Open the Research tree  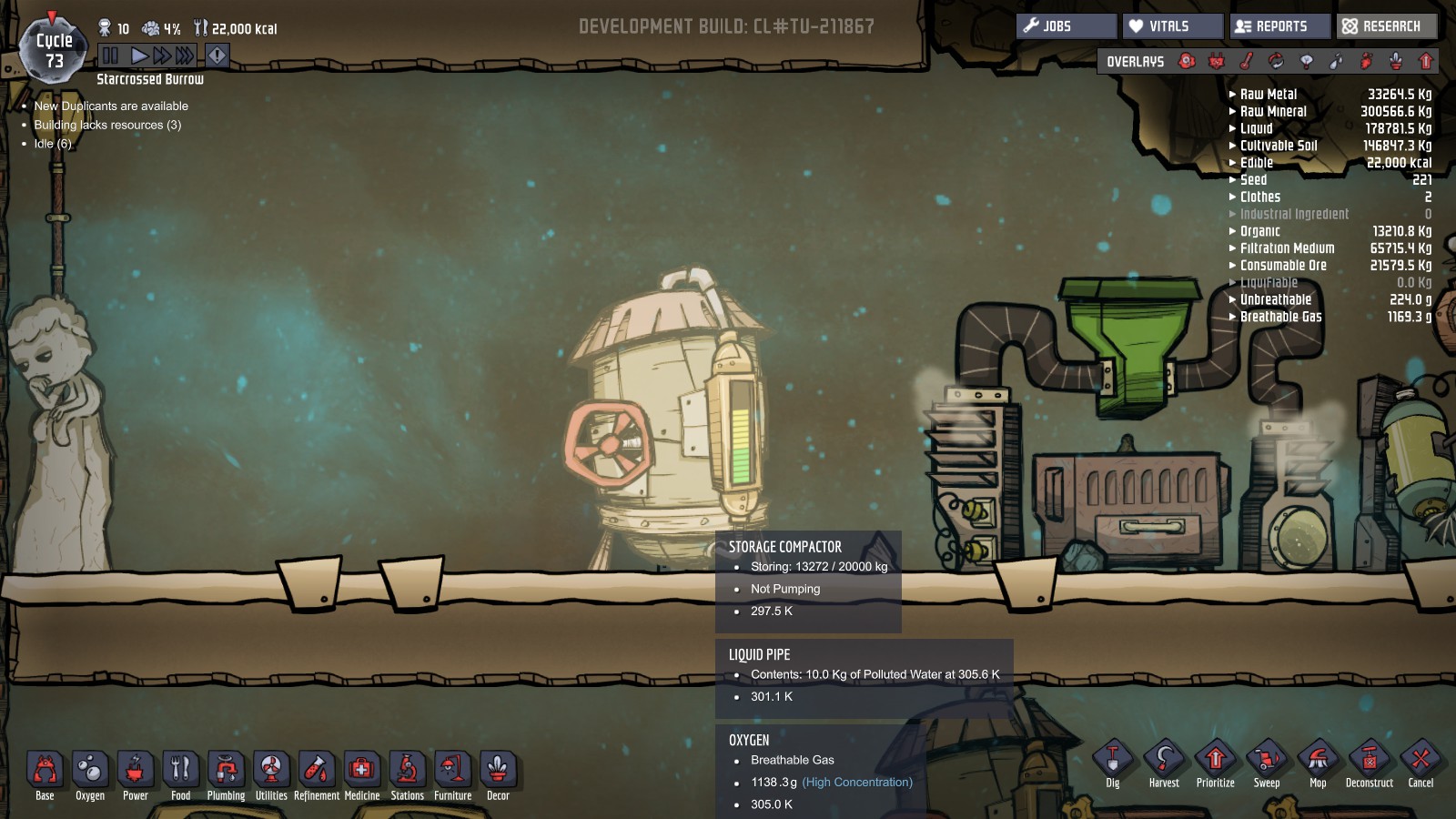1387,26
